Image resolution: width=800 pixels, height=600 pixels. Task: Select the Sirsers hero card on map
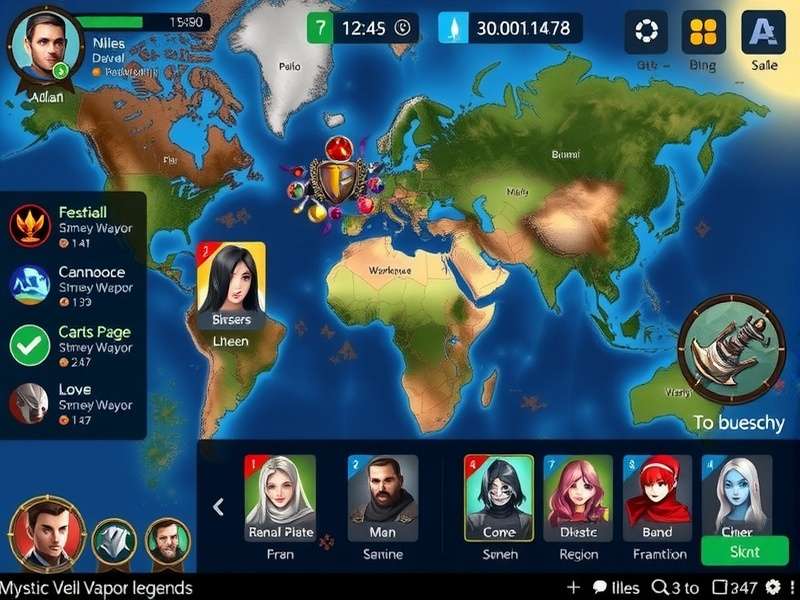click(231, 286)
